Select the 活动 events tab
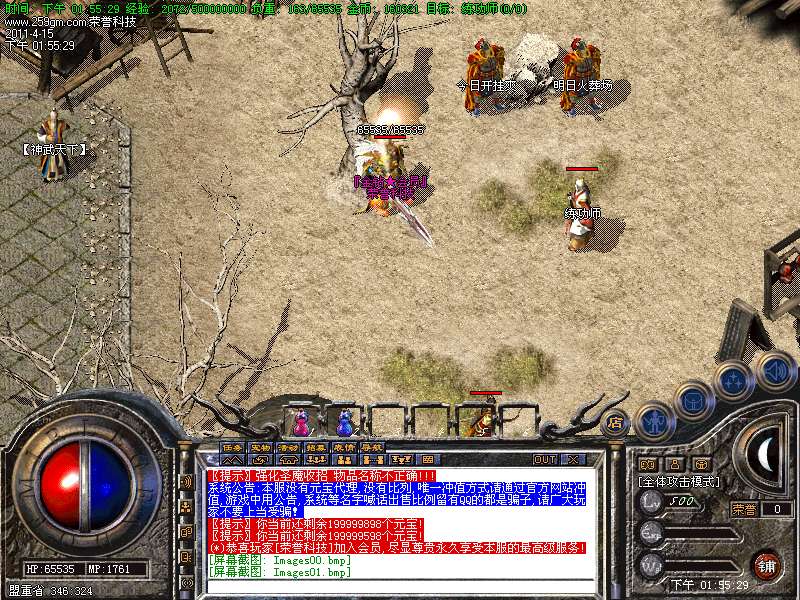Image resolution: width=800 pixels, height=600 pixels. point(288,448)
